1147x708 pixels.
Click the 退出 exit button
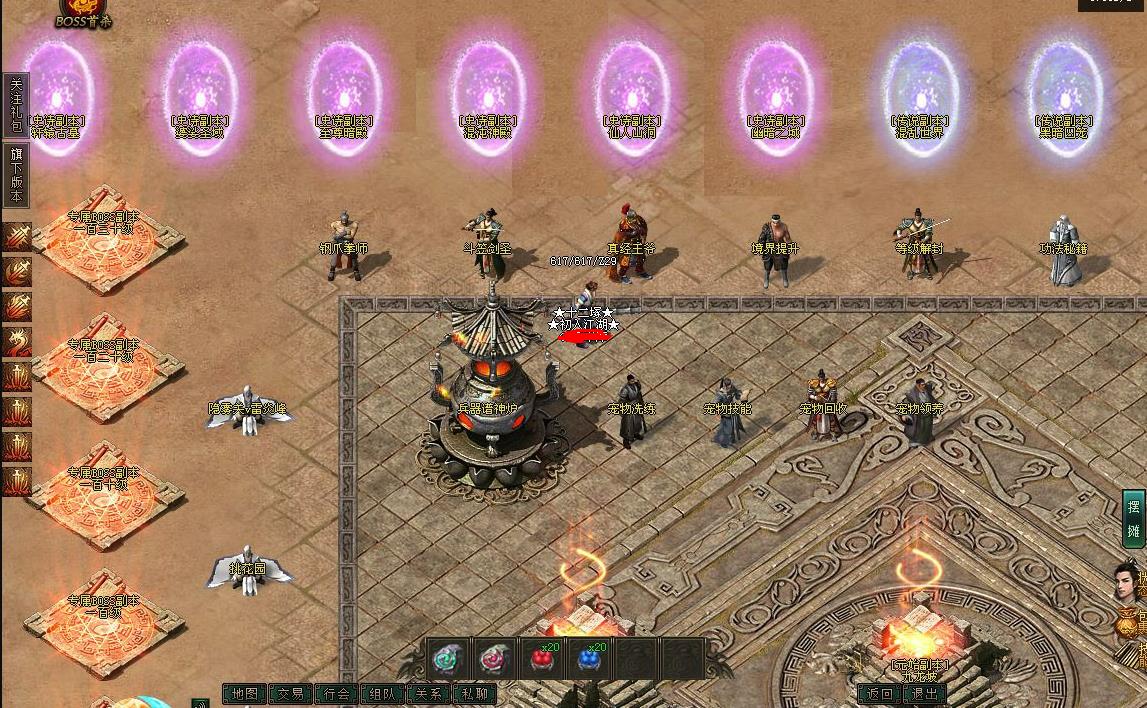tap(925, 694)
